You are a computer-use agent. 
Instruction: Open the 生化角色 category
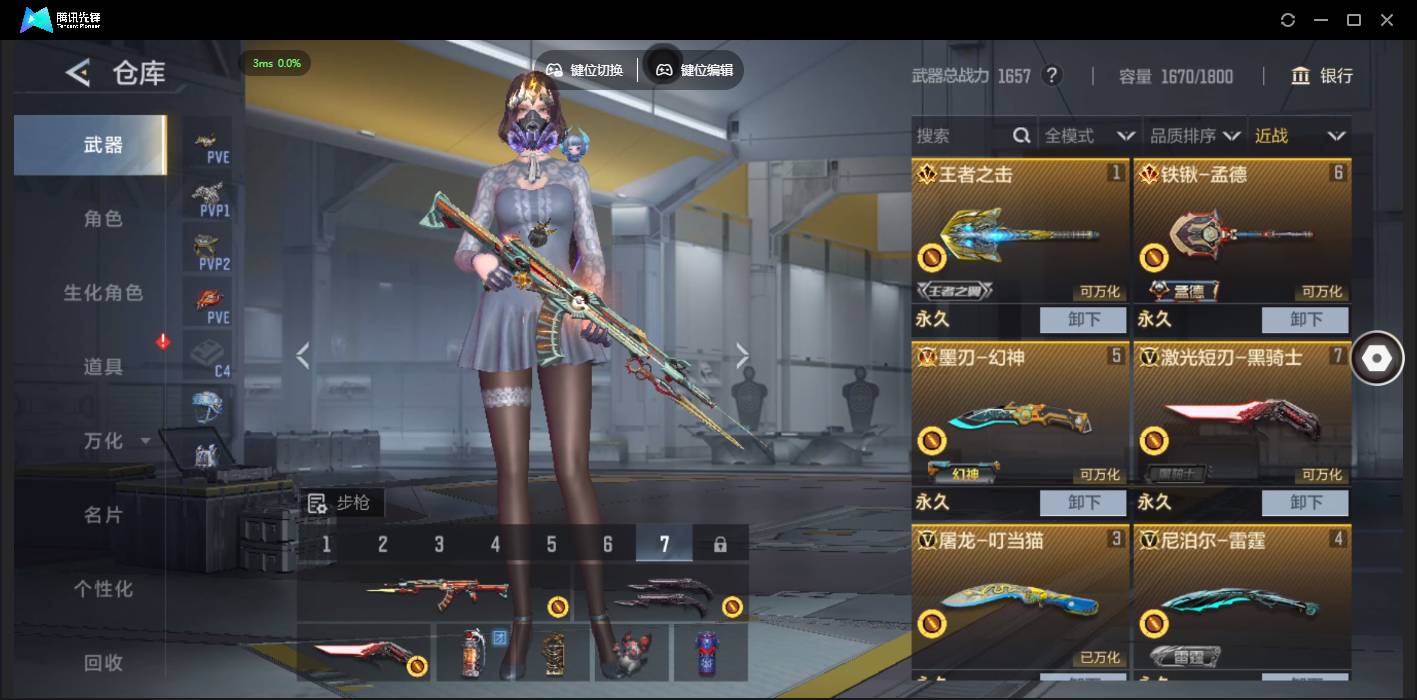pyautogui.click(x=103, y=293)
